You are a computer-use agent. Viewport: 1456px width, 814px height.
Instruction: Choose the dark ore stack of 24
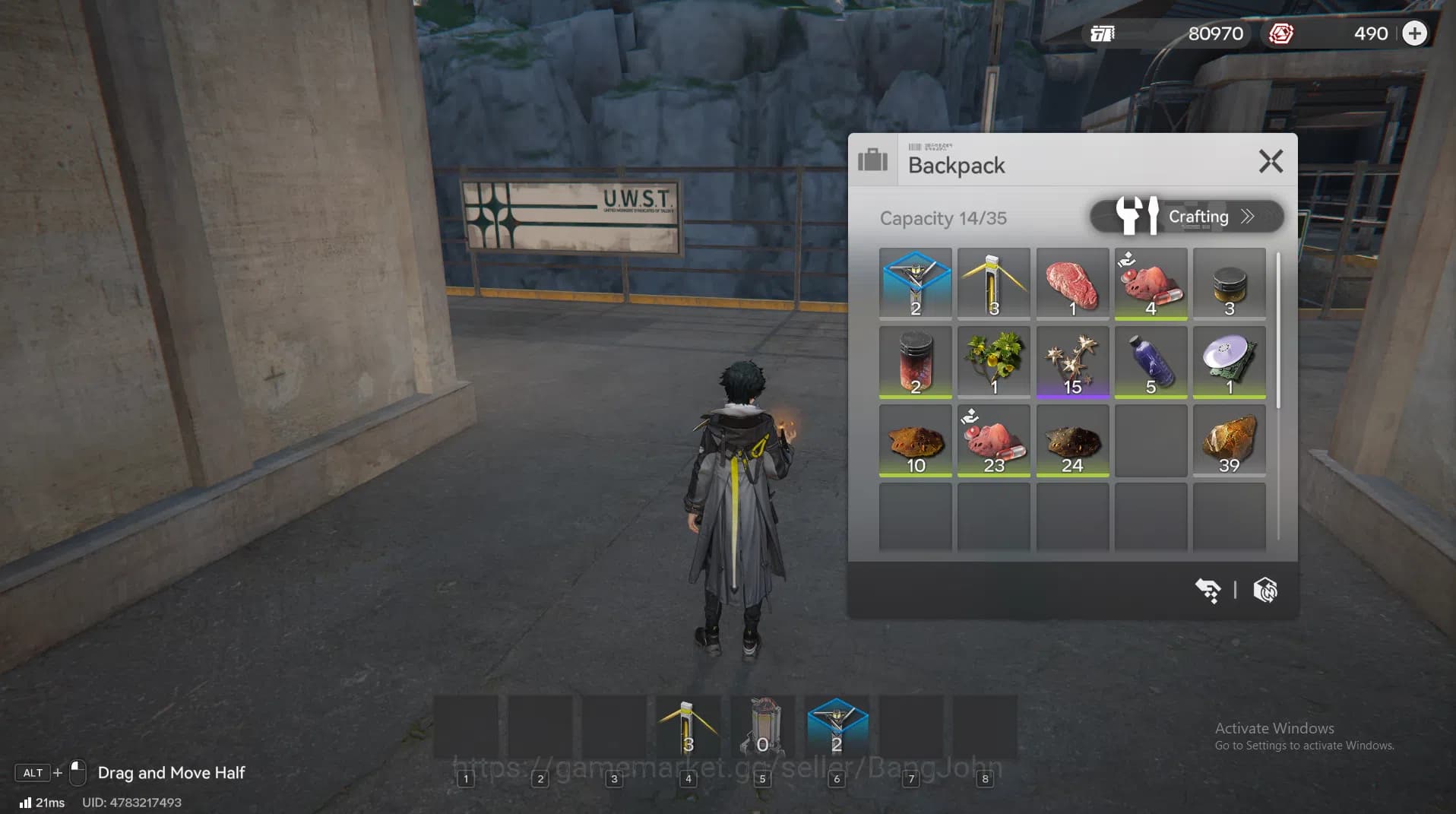pyautogui.click(x=1071, y=441)
